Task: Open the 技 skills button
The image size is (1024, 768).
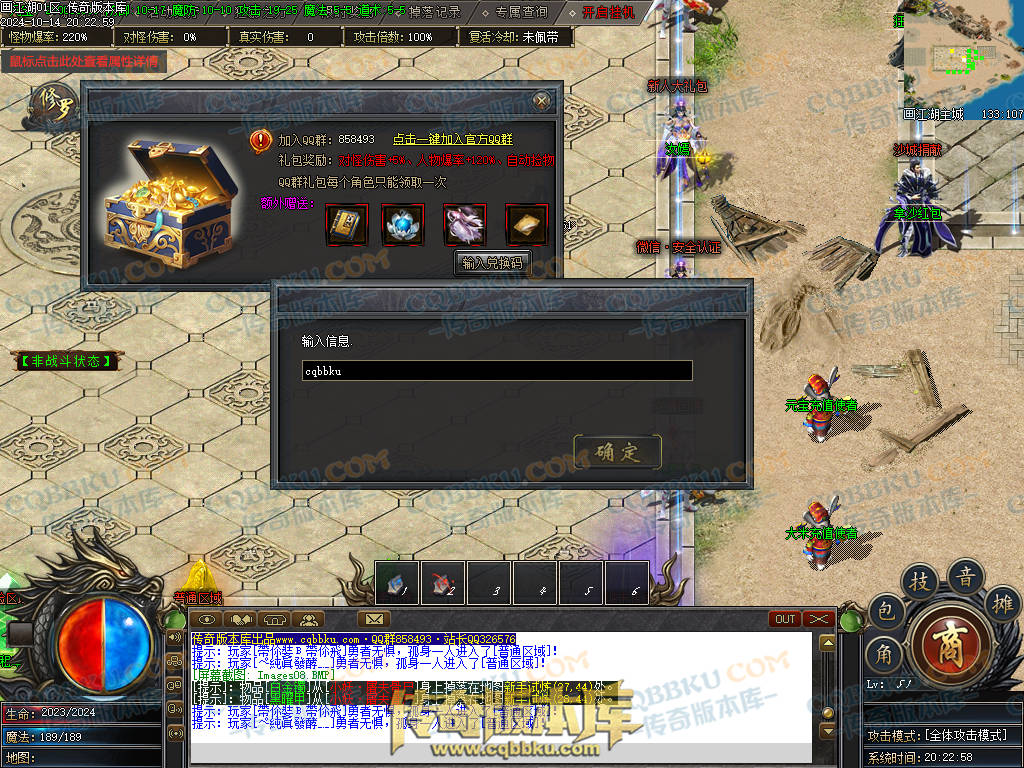Action: click(919, 581)
